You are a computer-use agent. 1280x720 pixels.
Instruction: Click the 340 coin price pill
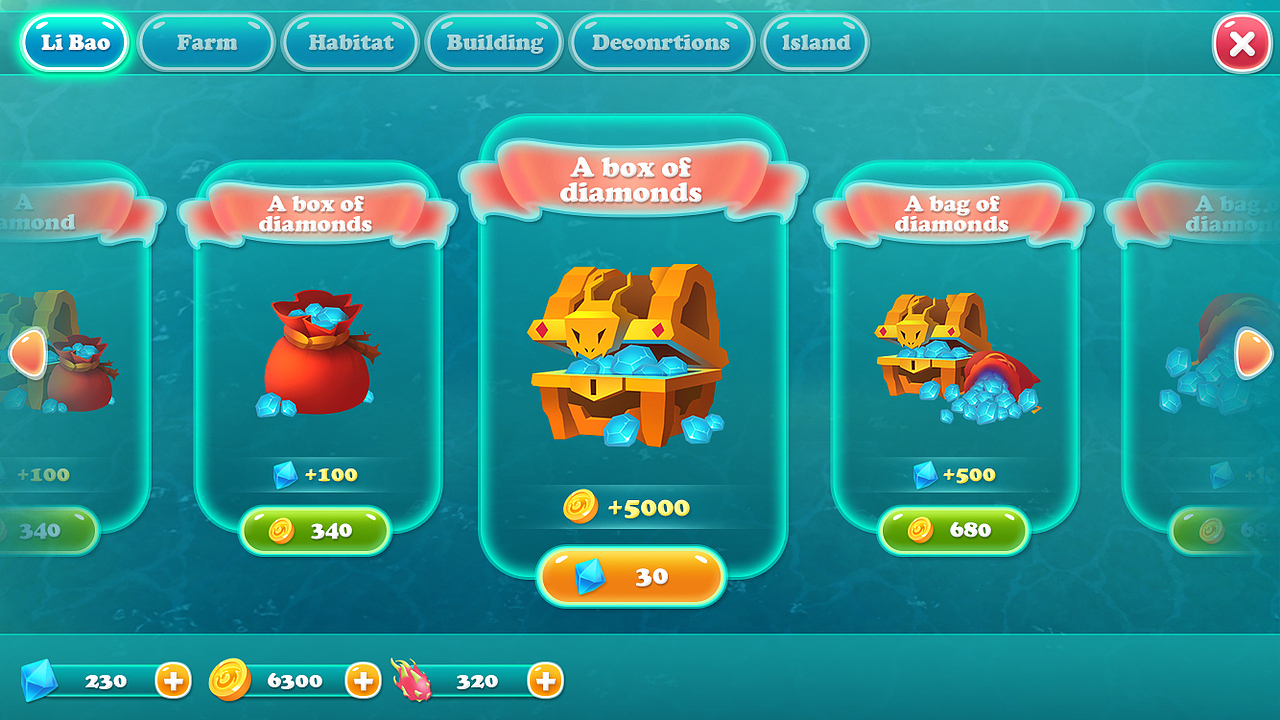318,529
